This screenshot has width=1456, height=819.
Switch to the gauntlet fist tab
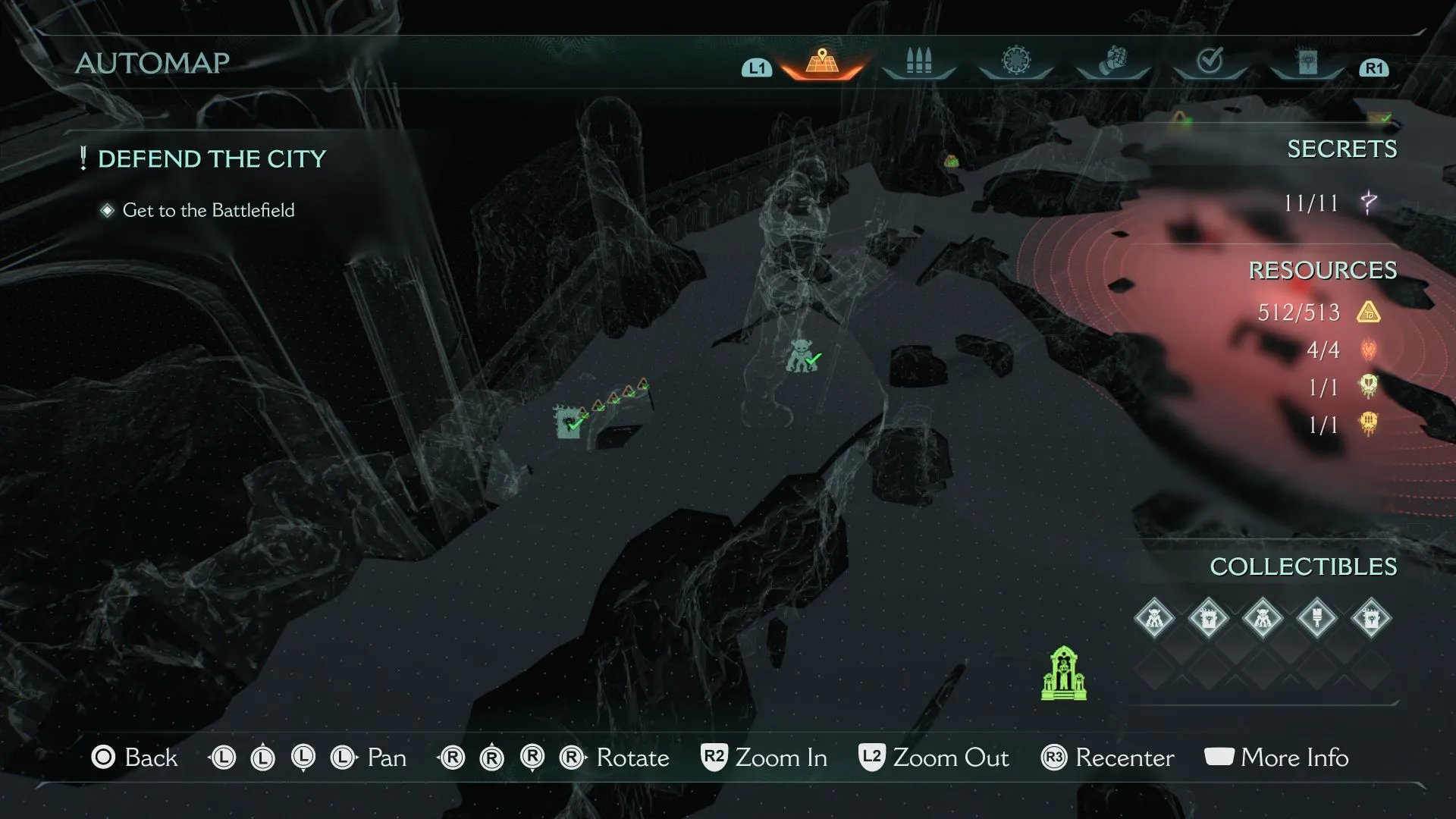[x=1112, y=61]
